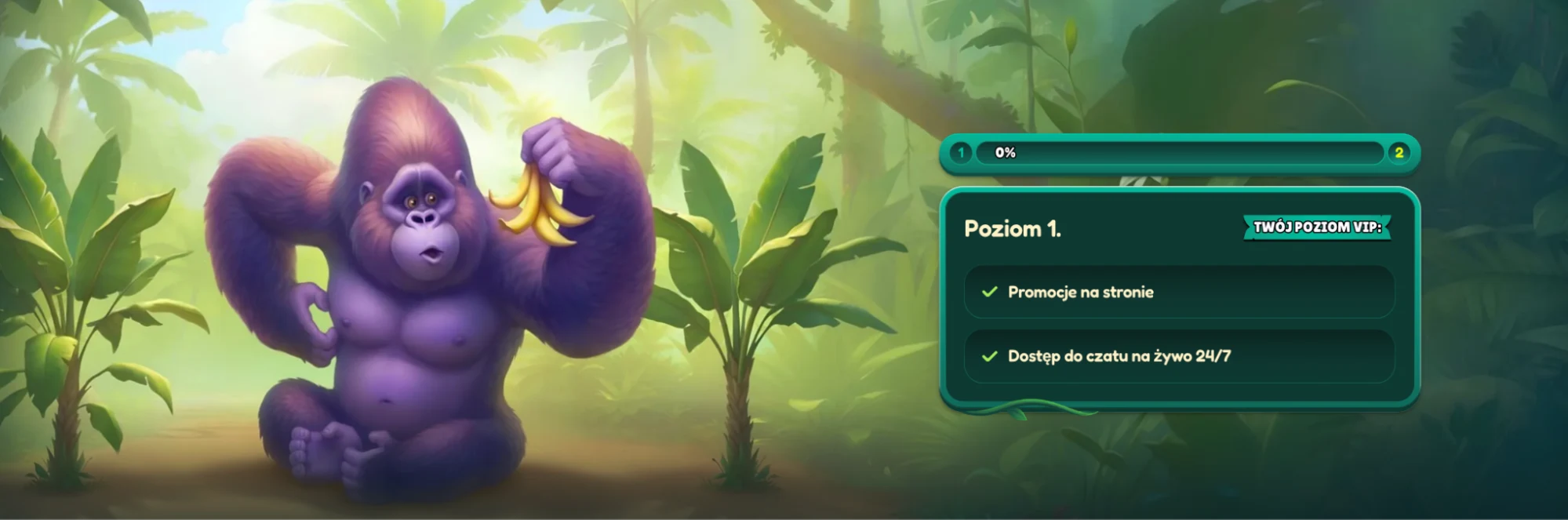
Task: Click the level 1 marker on the progress bar
Action: pos(961,153)
